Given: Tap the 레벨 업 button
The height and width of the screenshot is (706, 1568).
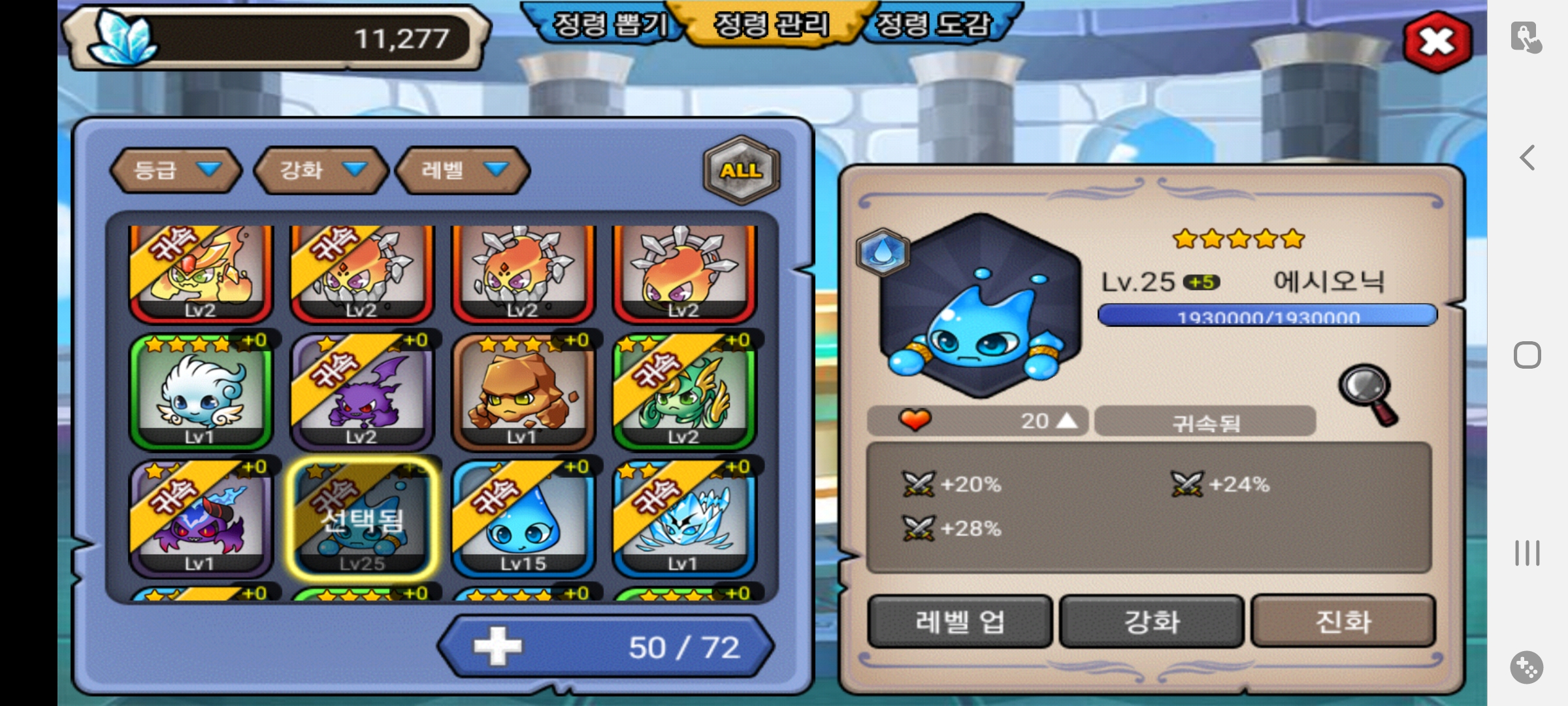Looking at the screenshot, I should pos(959,621).
